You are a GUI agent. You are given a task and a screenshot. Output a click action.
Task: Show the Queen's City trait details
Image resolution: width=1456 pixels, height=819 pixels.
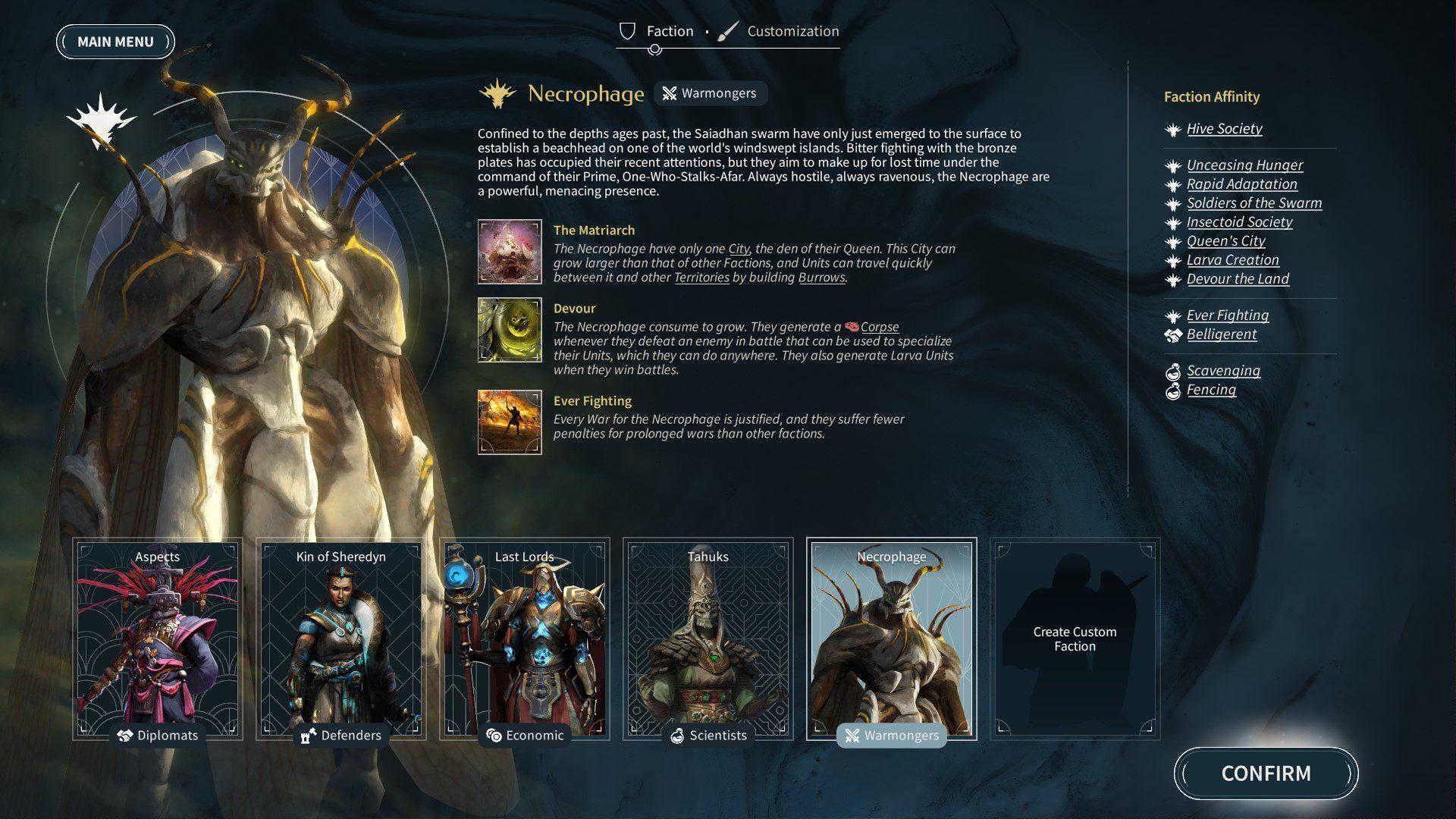[1225, 241]
